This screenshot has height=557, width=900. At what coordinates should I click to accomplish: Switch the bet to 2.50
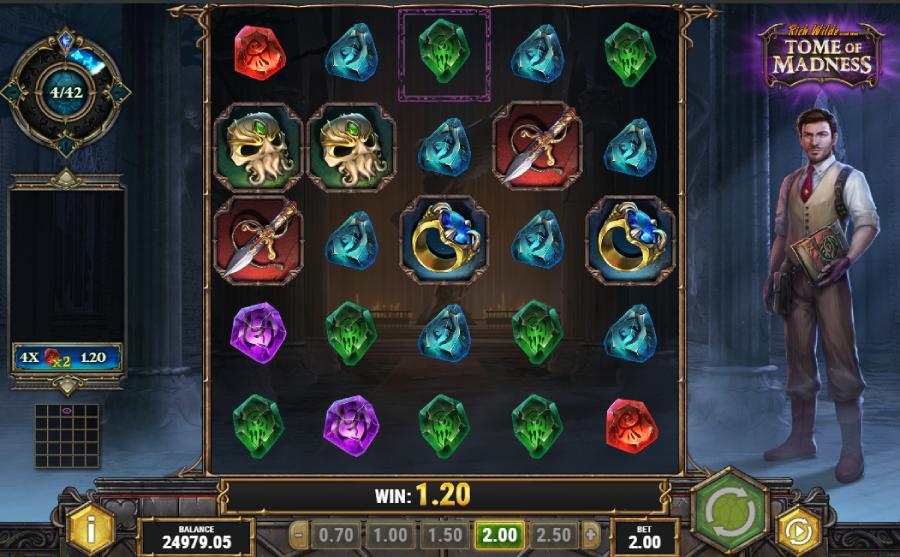coord(553,534)
